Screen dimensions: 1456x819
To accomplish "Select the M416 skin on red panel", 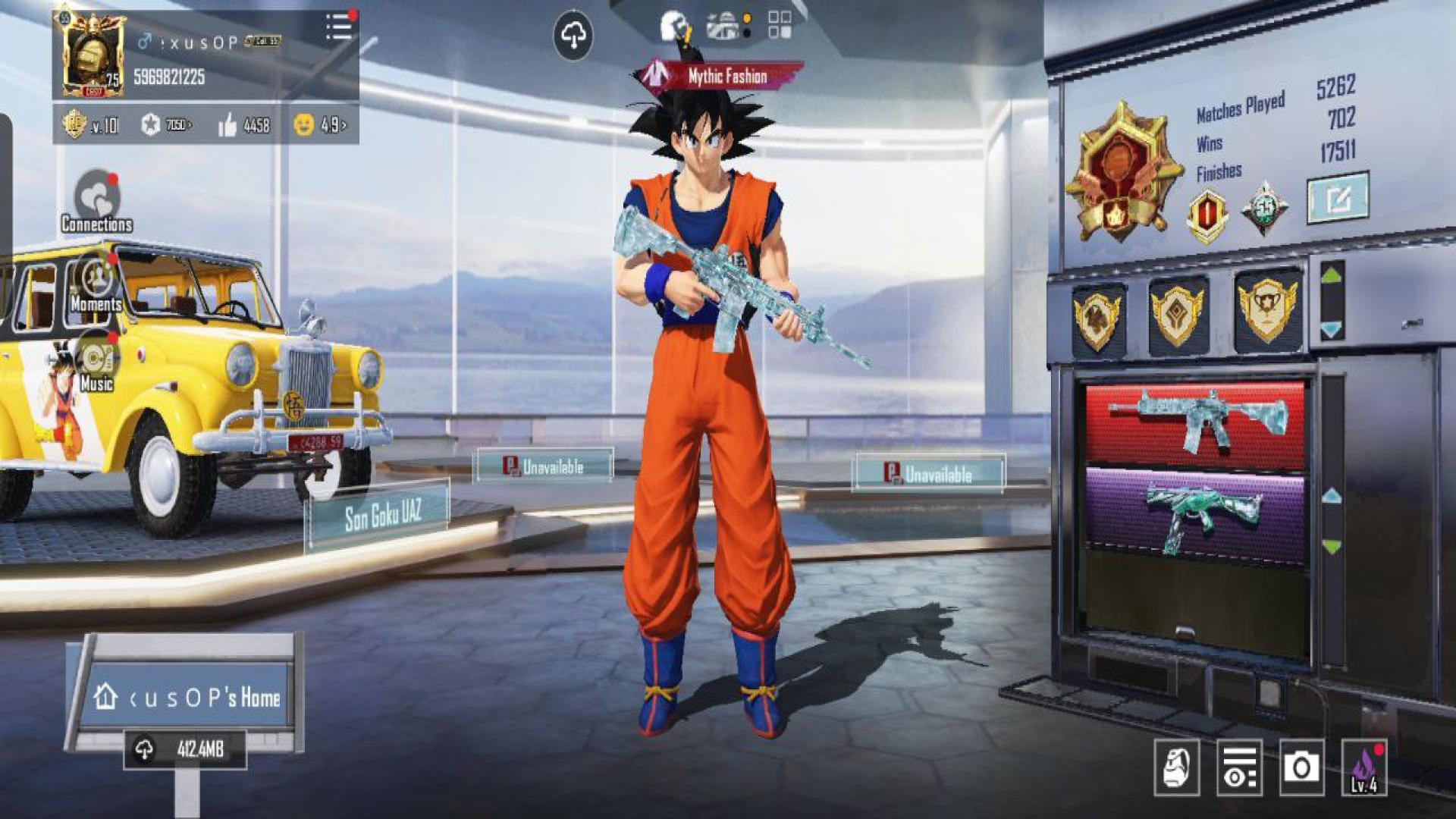I will pyautogui.click(x=1195, y=422).
